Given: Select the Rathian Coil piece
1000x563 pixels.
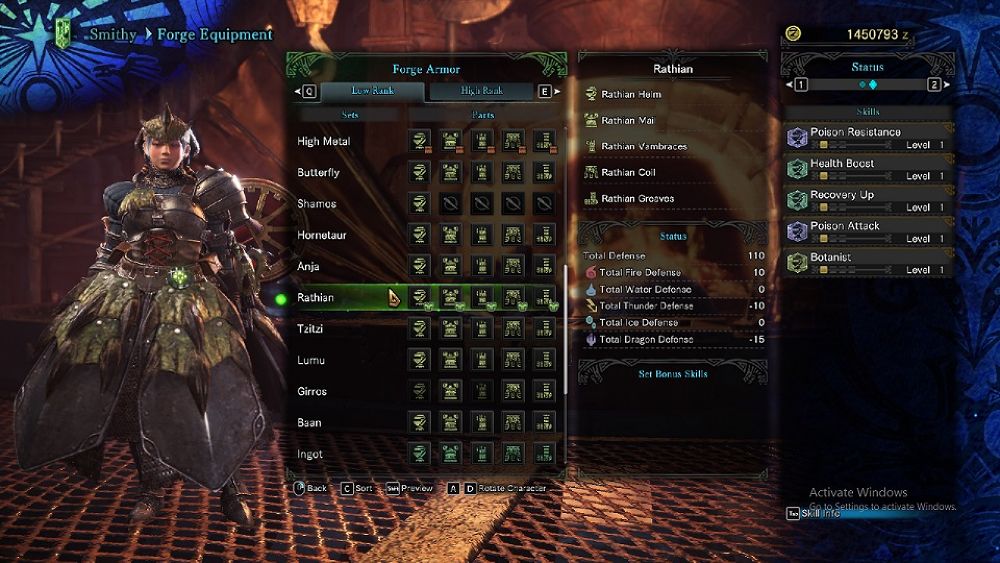Looking at the screenshot, I should tap(628, 173).
